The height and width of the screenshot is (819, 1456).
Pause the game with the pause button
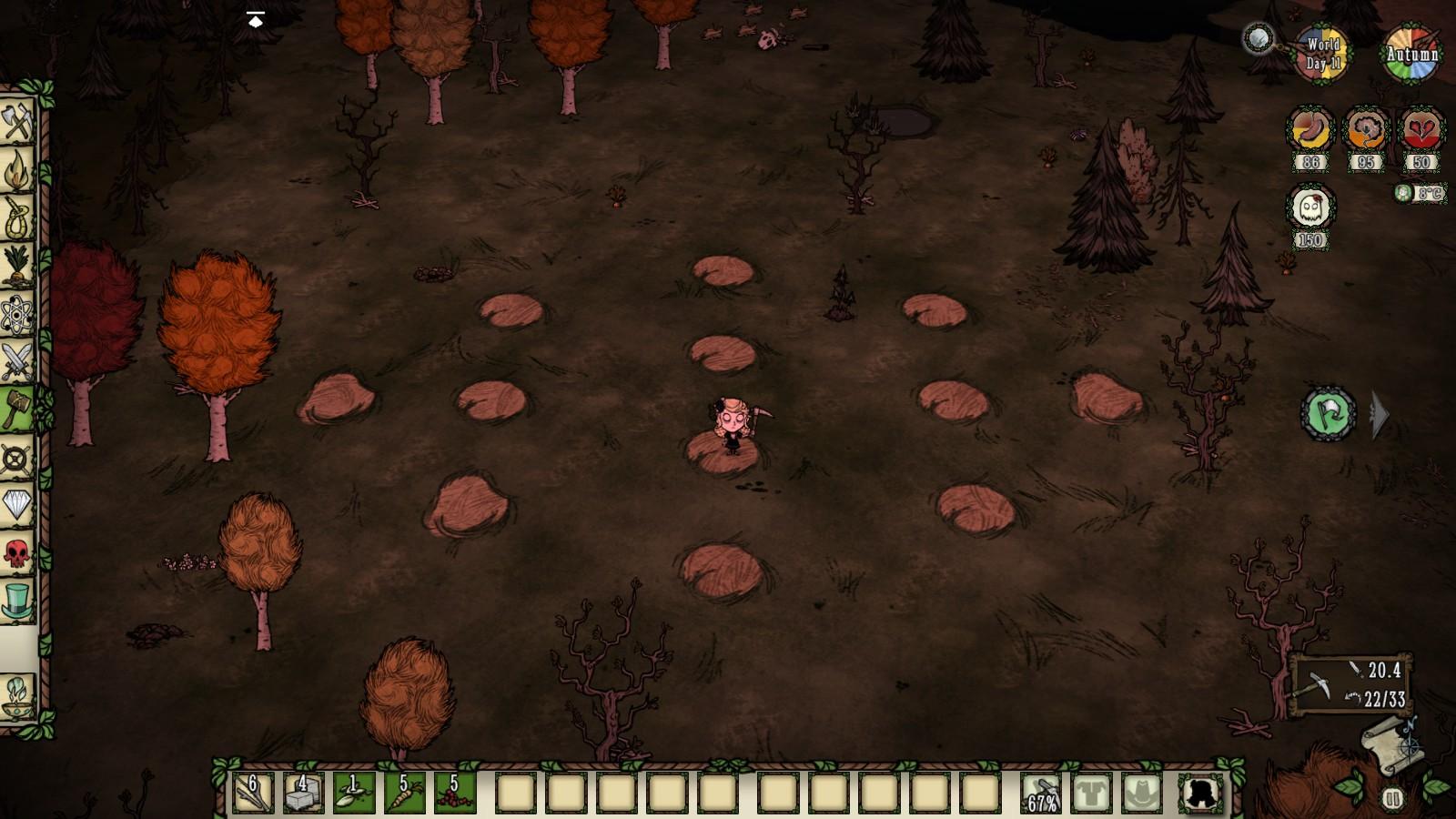click(1392, 799)
